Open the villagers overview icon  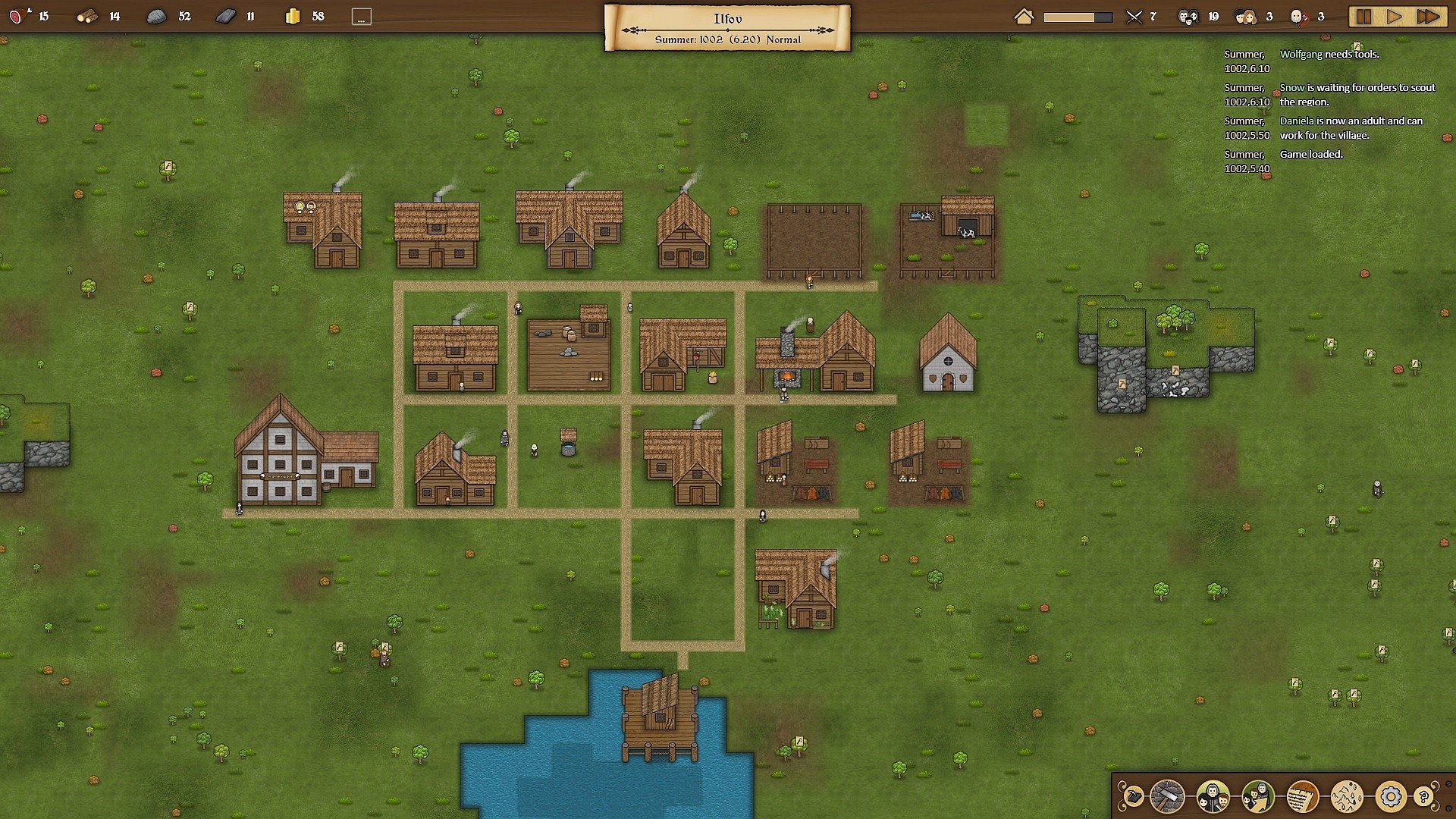coord(1213,797)
